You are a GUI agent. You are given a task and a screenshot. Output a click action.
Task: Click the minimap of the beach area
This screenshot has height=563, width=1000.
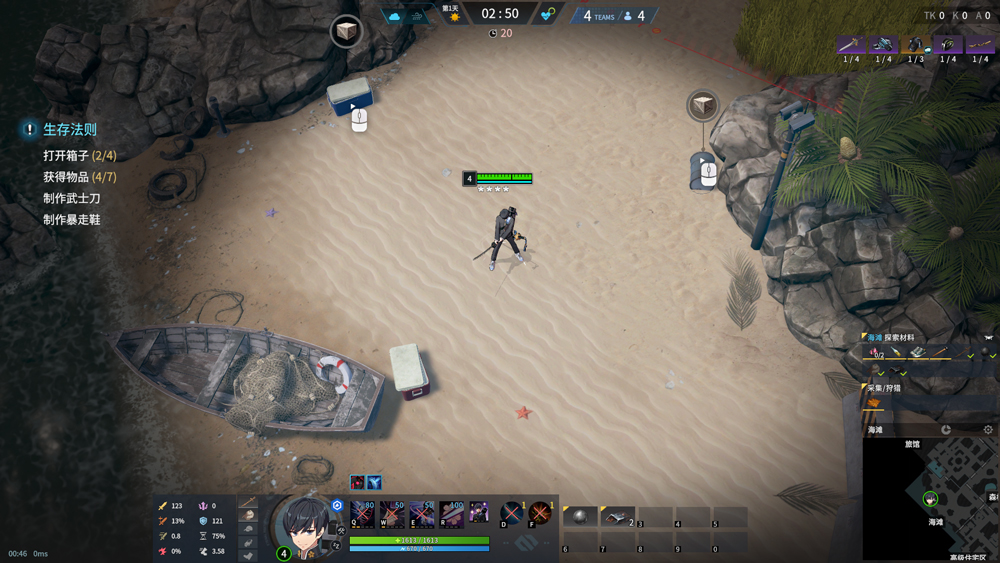coord(930,497)
